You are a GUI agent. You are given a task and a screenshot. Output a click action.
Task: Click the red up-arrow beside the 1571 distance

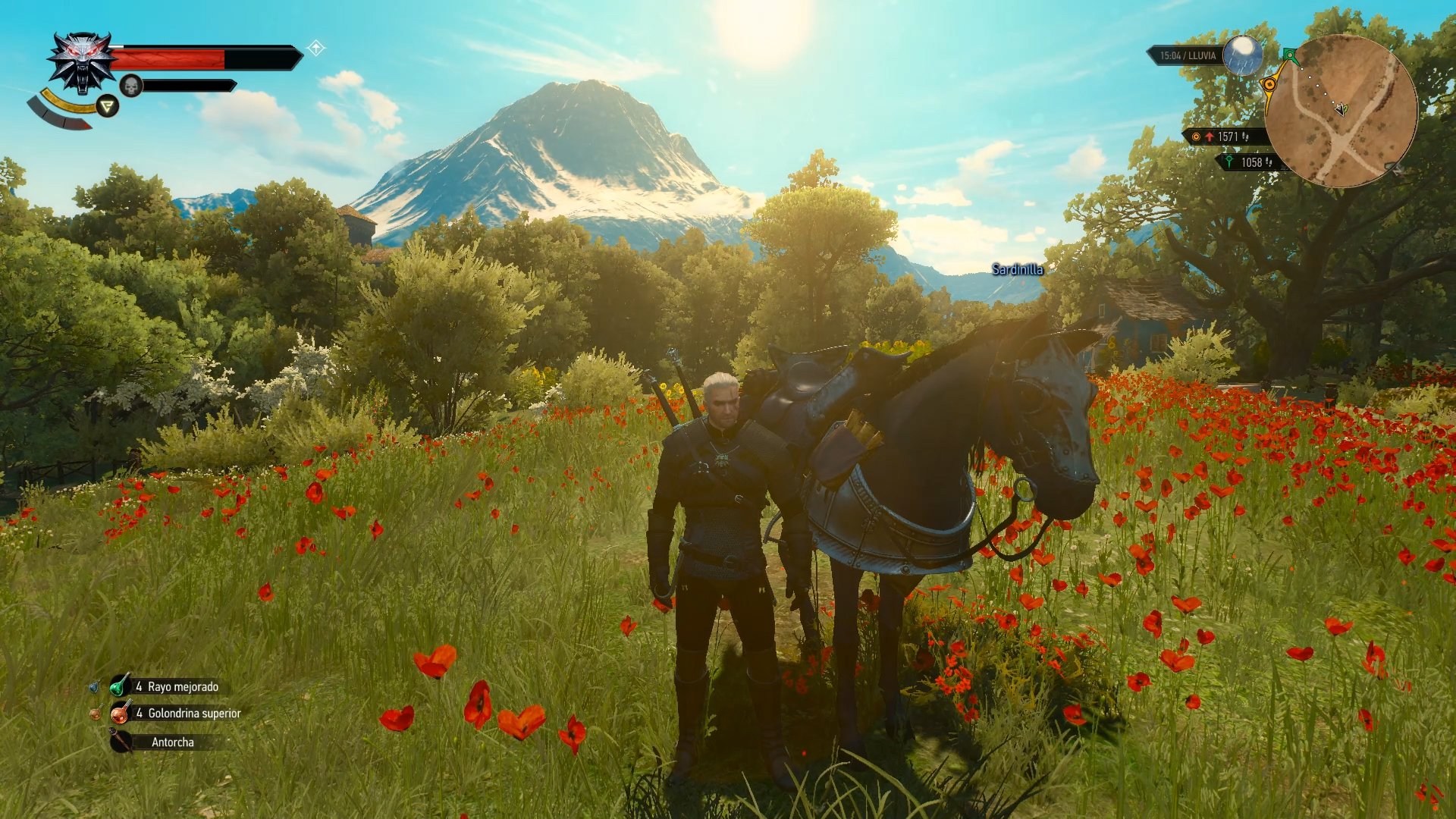1210,136
